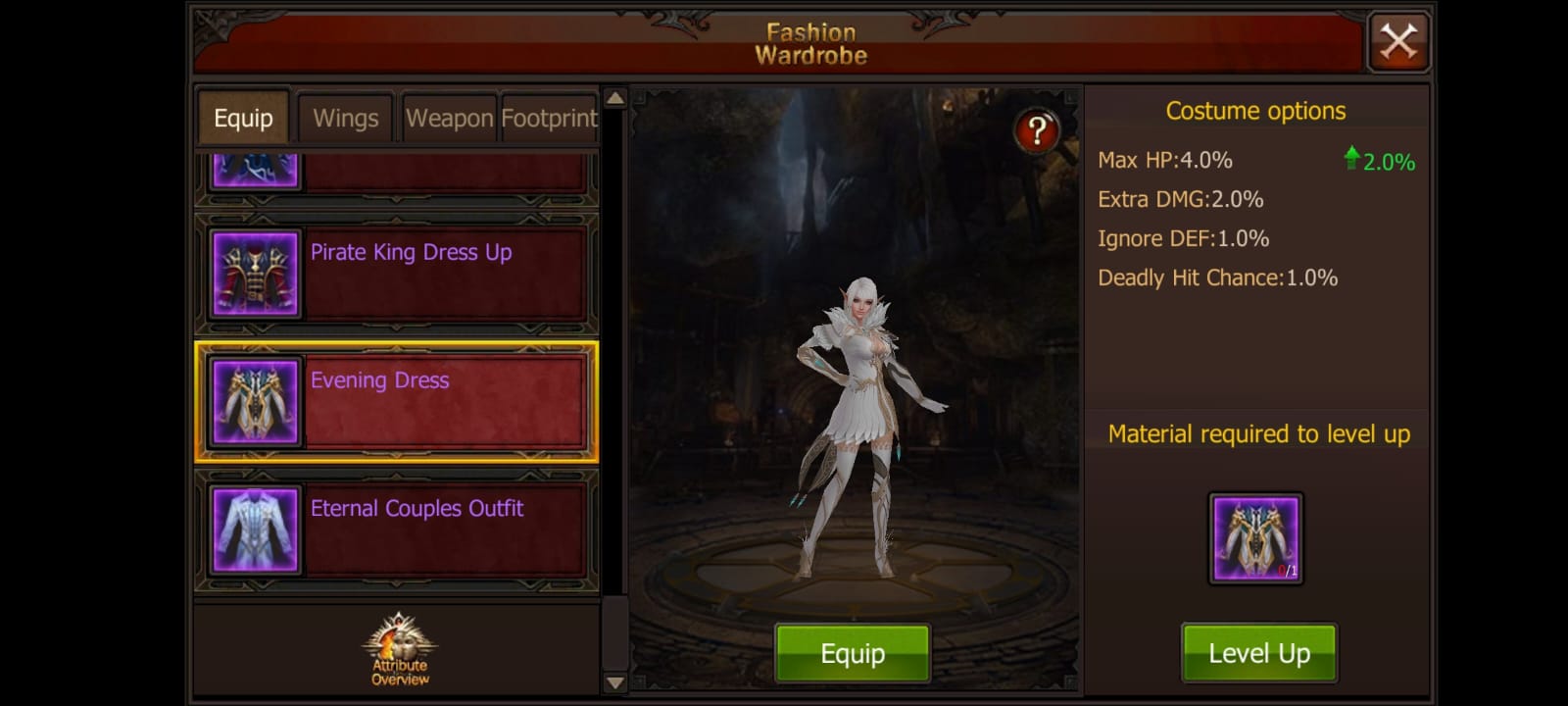Switch to the Wings tab
Viewport: 1568px width, 706px height.
coord(345,118)
